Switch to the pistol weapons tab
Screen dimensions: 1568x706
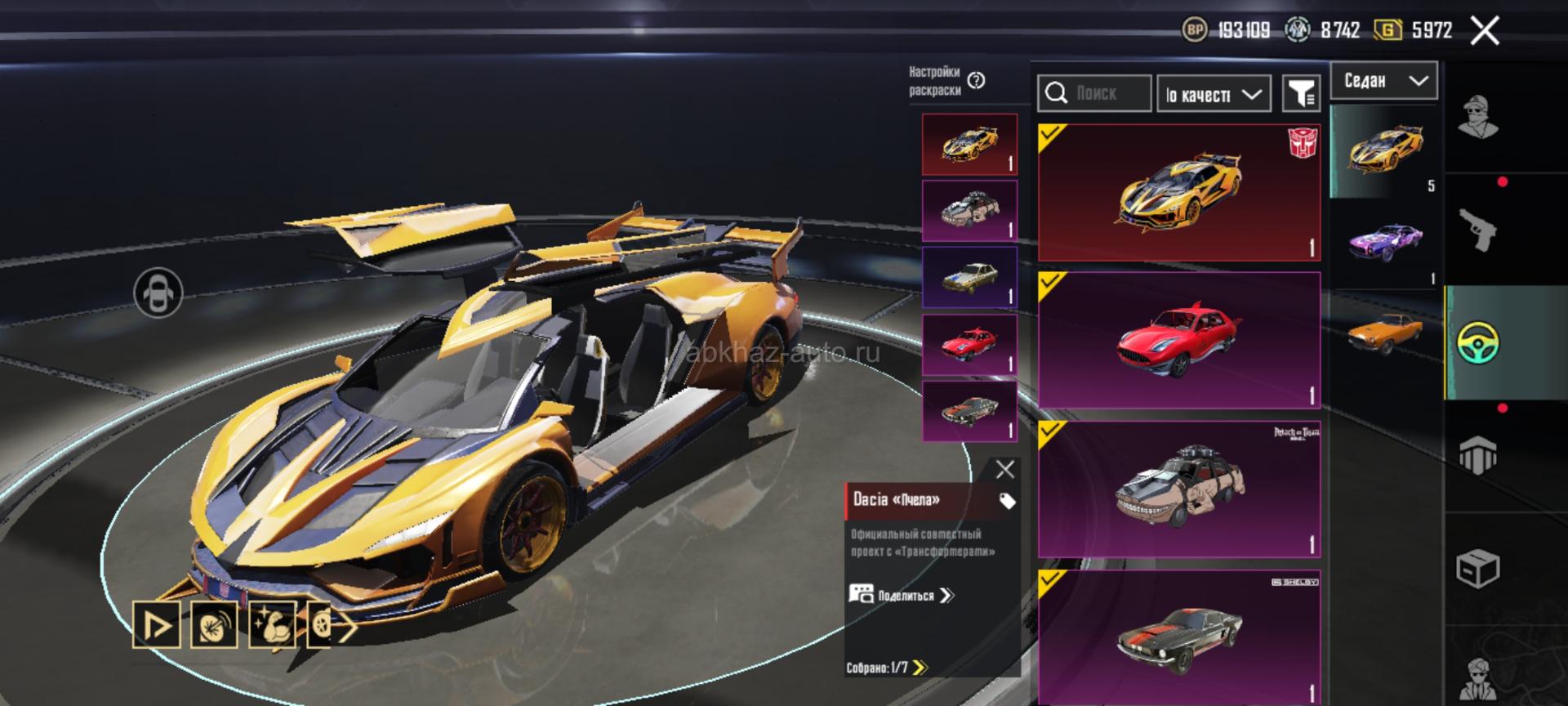(1478, 230)
